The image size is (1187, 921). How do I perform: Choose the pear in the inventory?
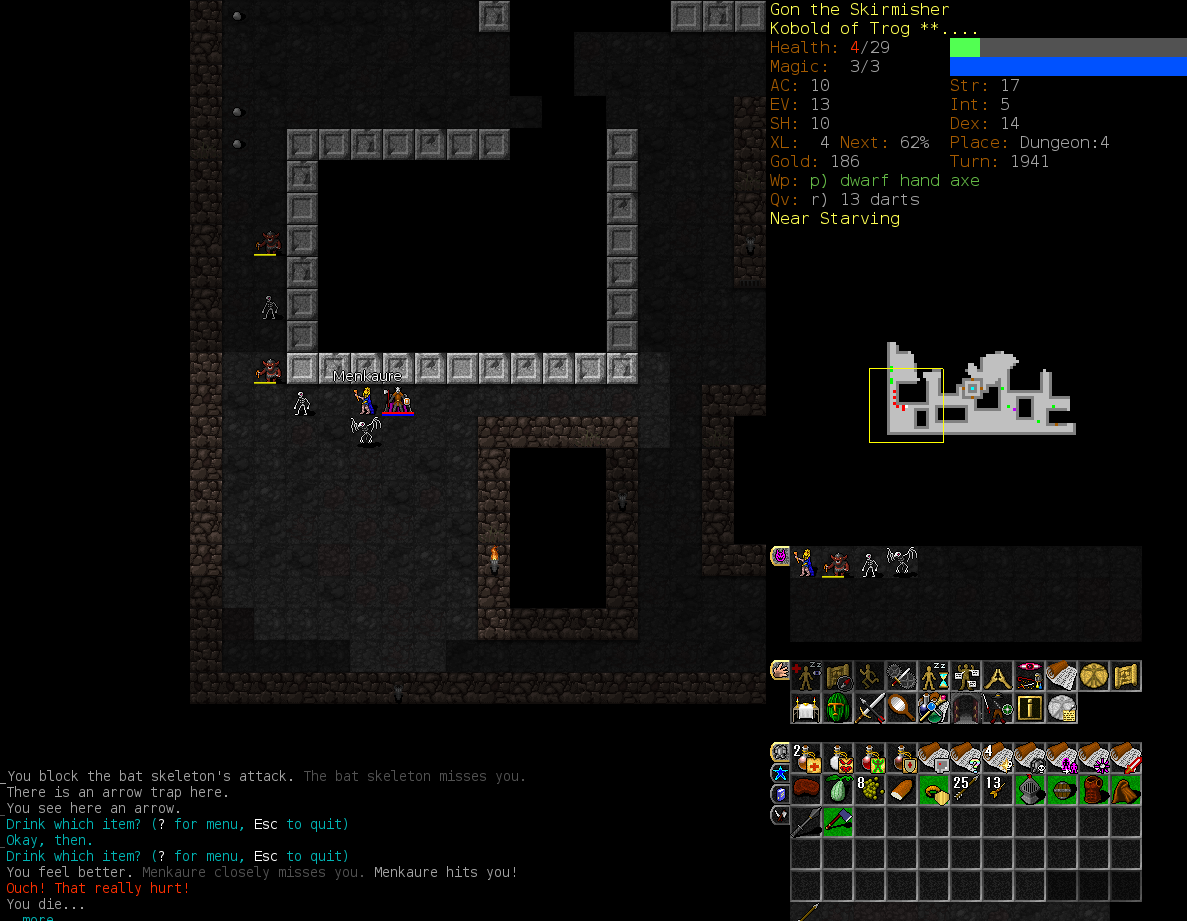coord(838,790)
